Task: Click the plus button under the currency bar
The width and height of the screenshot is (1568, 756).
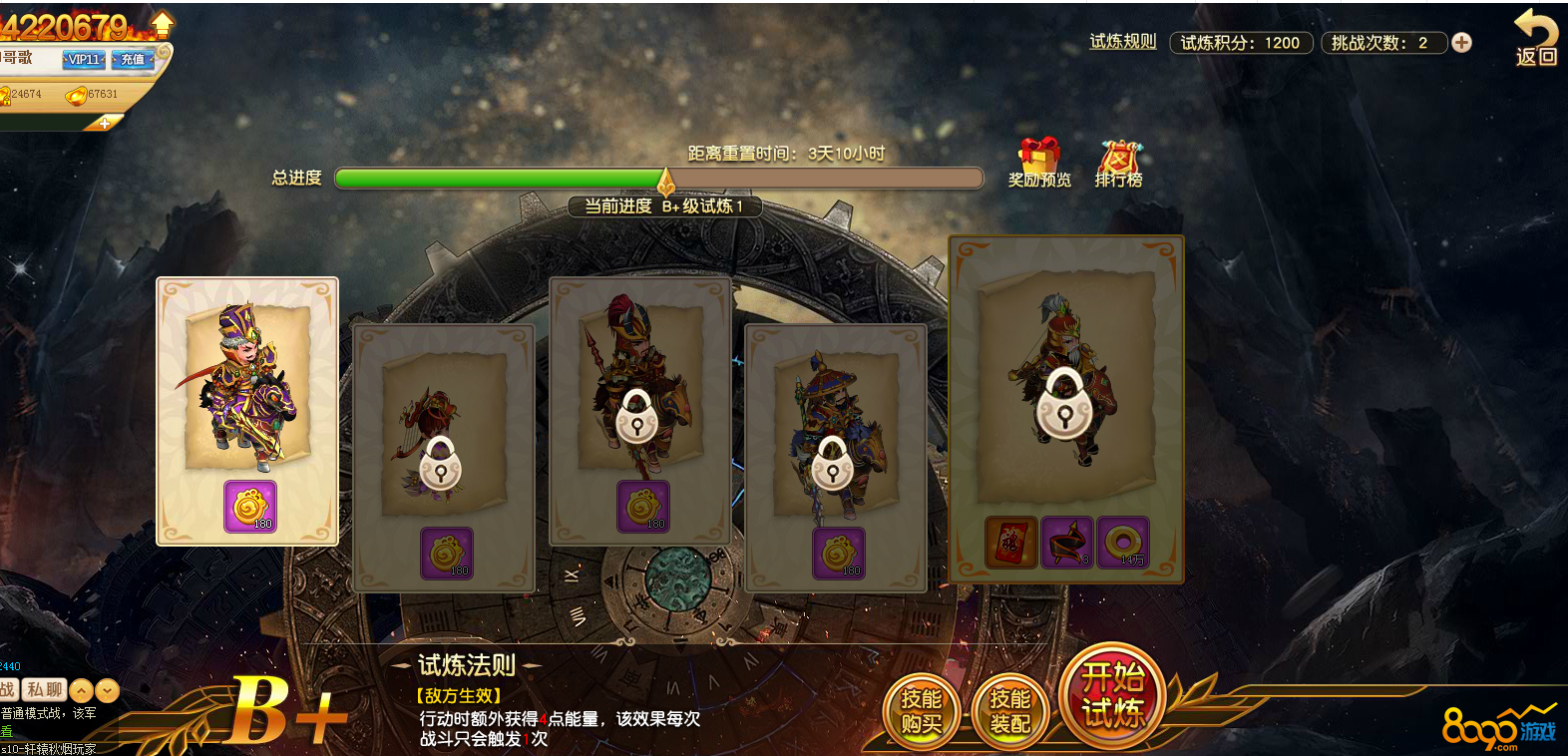Action: click(x=105, y=123)
